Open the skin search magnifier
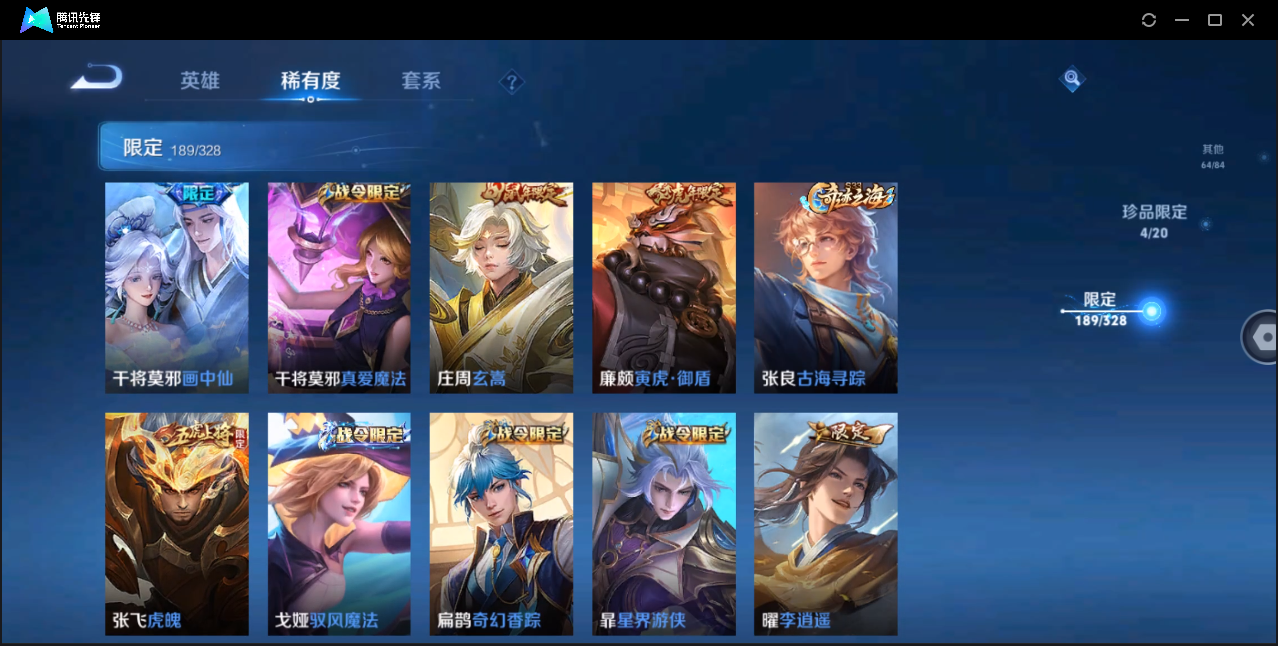The width and height of the screenshot is (1278, 646). pos(1072,78)
